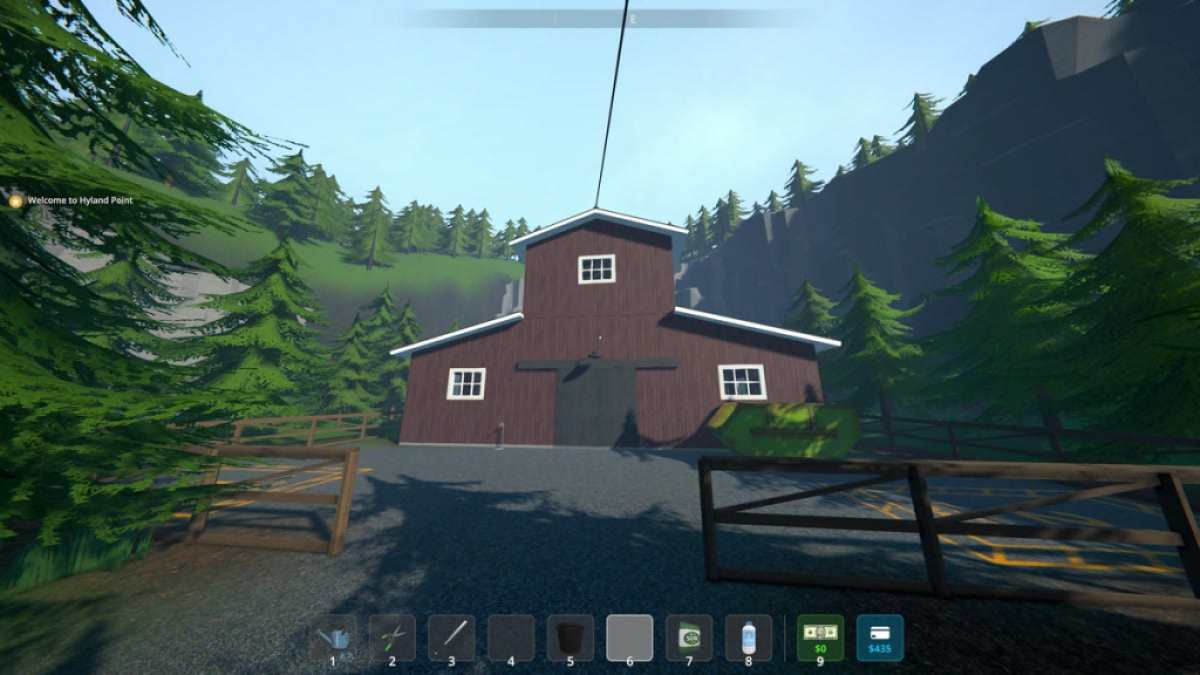
Task: Select the black plant pot slot
Action: (x=570, y=638)
